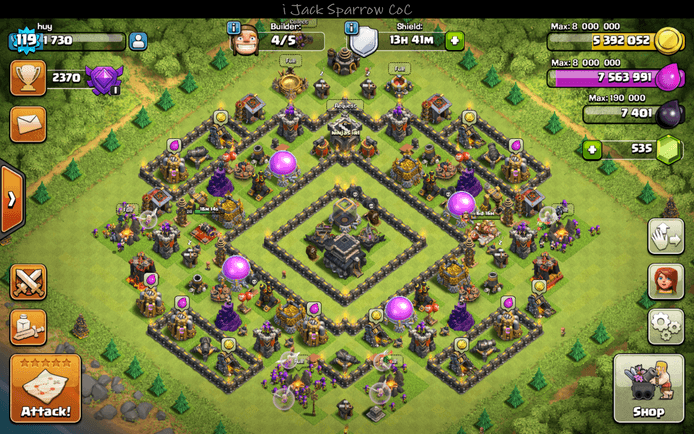
Task: Buy more gems with the green plus
Action: coord(592,150)
